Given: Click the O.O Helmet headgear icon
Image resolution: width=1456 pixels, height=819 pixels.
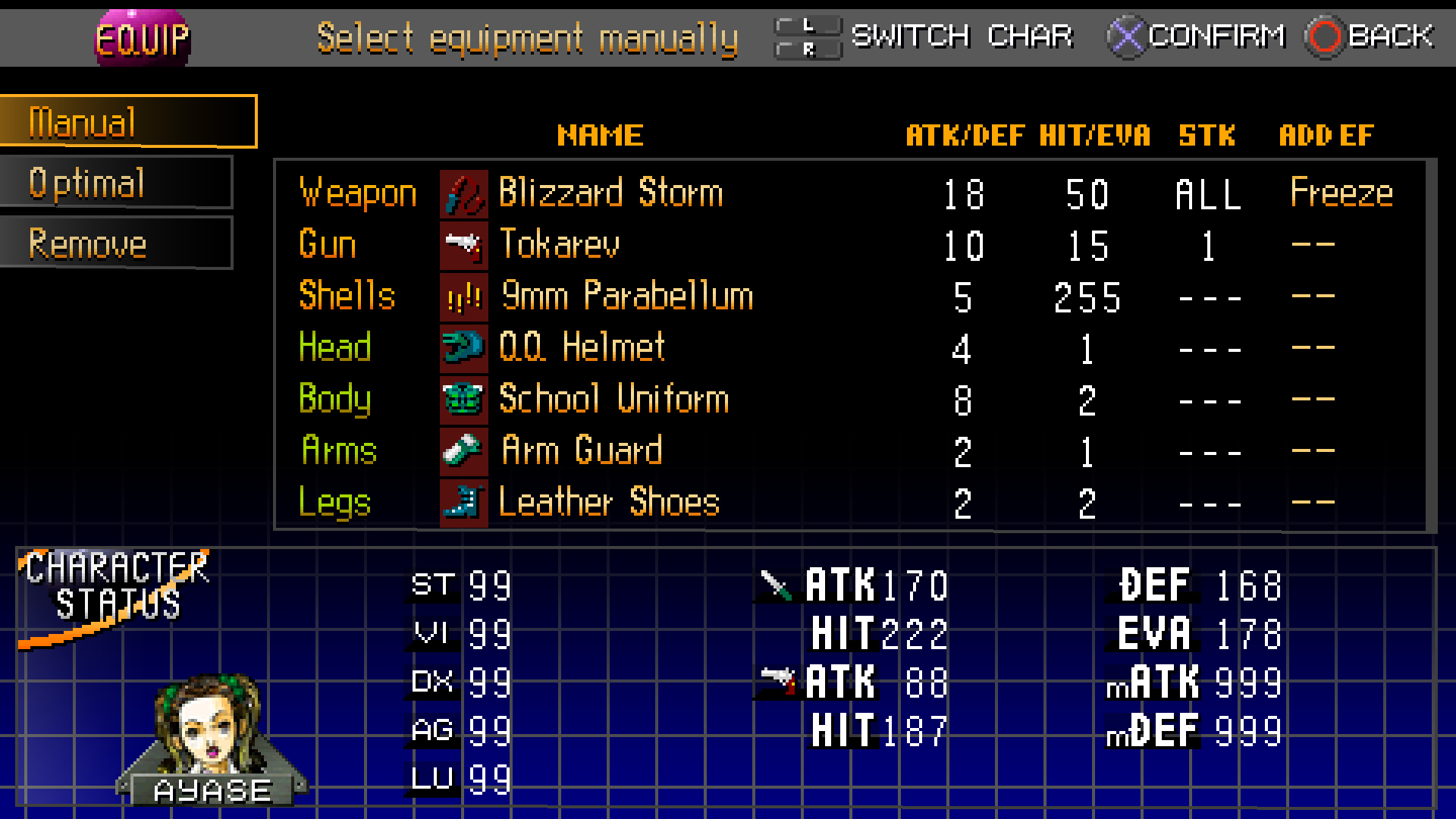Looking at the screenshot, I should point(463,348).
